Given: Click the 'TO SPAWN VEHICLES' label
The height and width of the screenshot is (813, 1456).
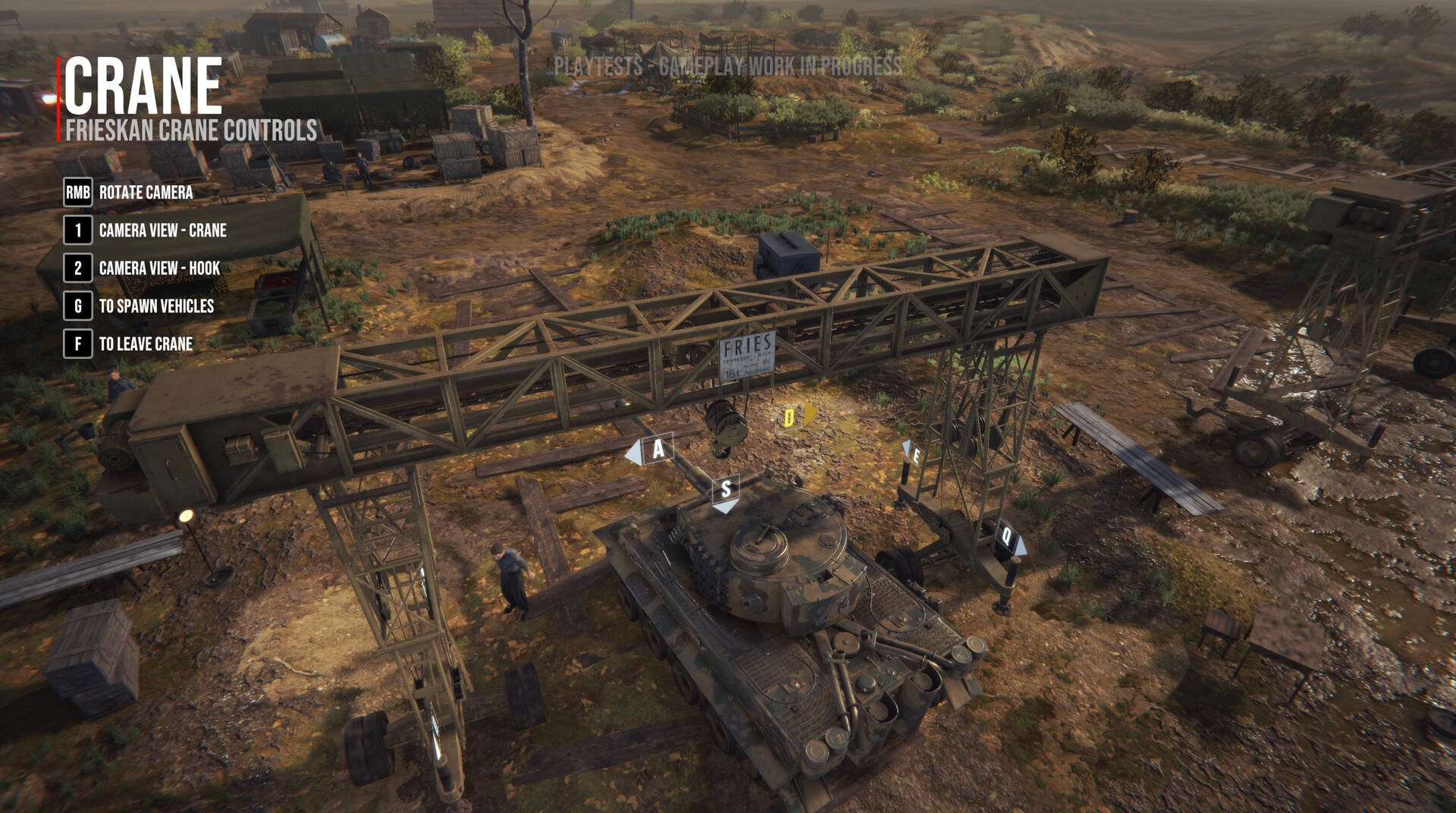Looking at the screenshot, I should 157,307.
